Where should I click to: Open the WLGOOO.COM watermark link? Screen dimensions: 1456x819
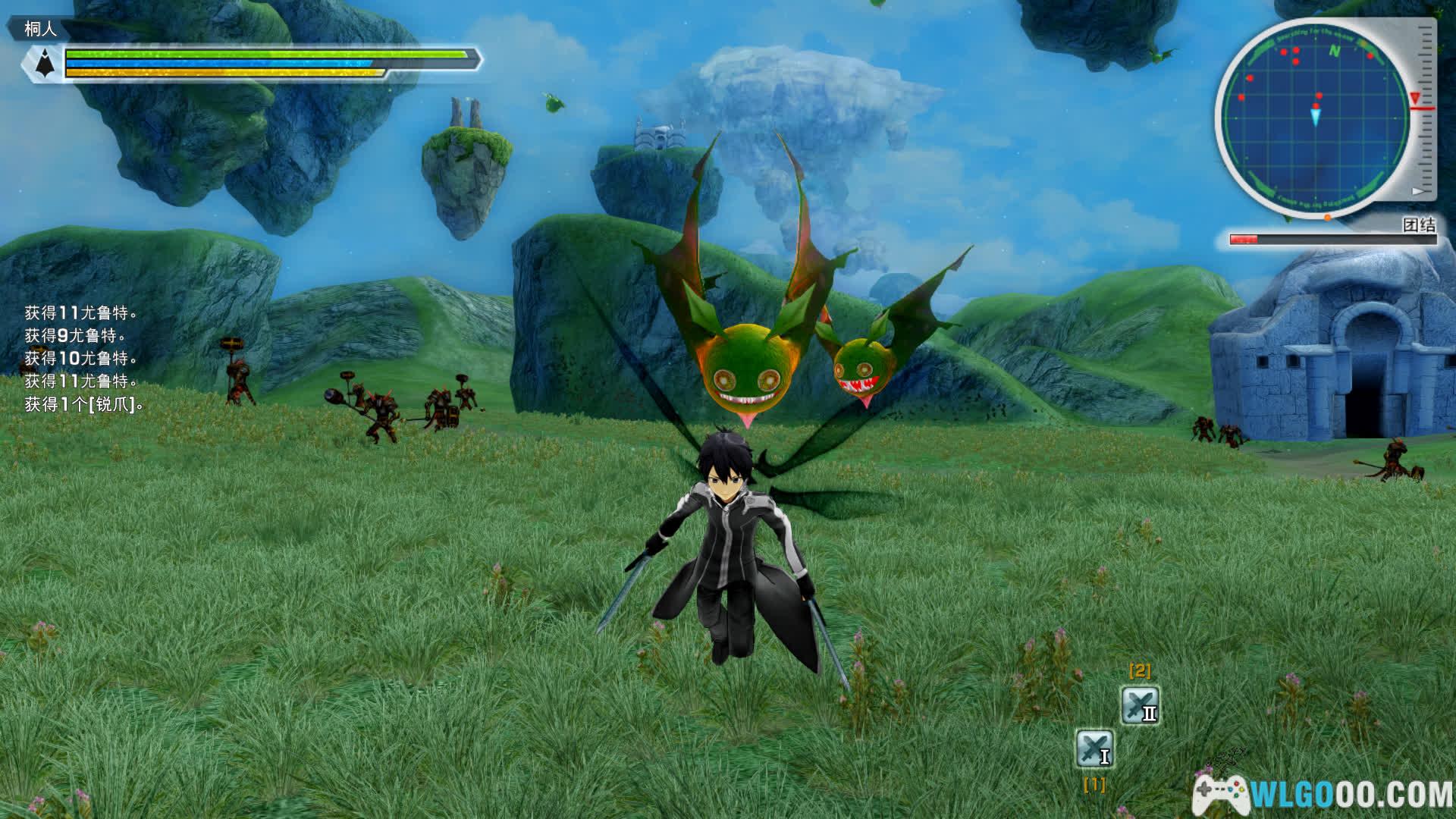[1323, 794]
